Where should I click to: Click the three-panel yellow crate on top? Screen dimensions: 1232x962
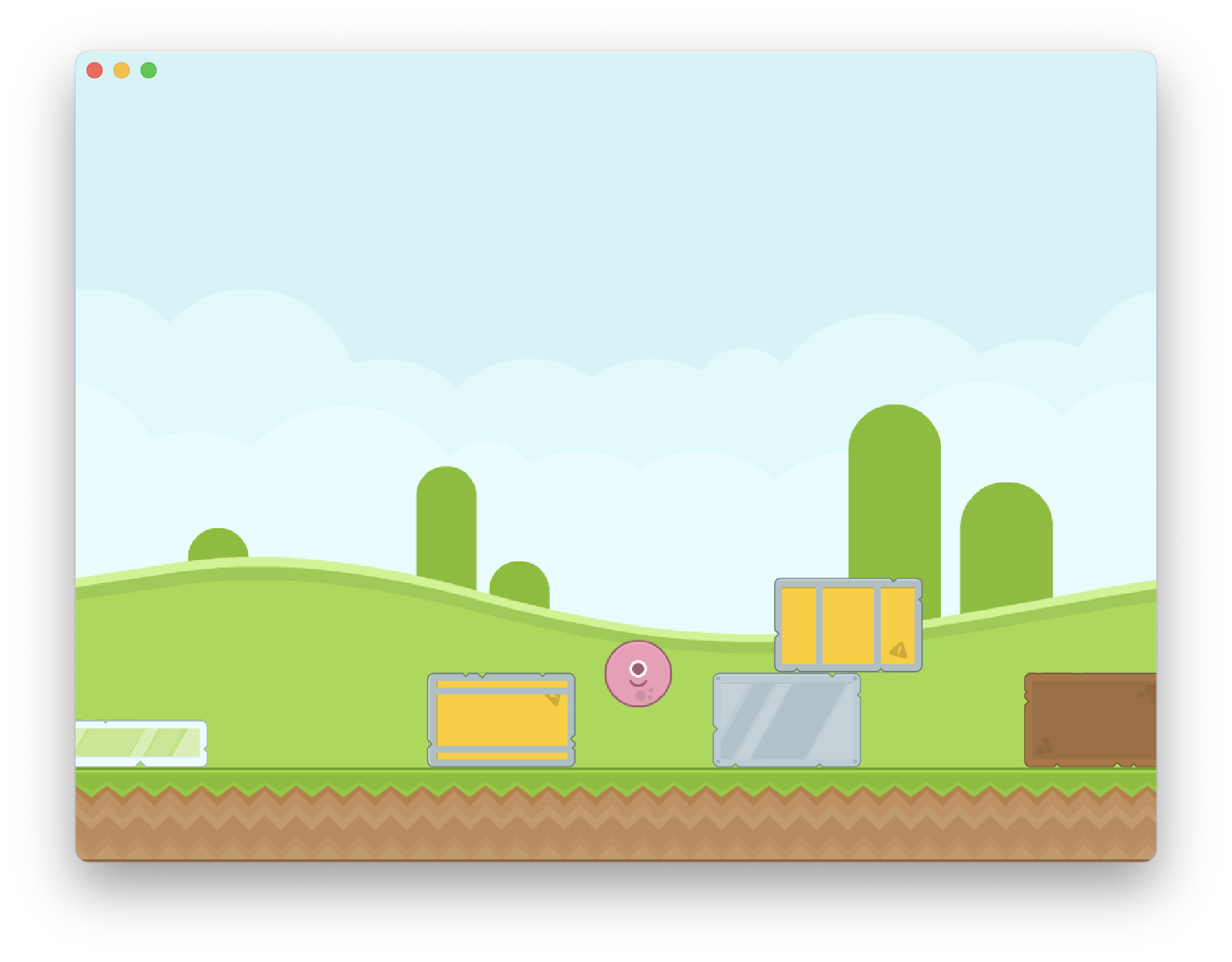tap(847, 622)
